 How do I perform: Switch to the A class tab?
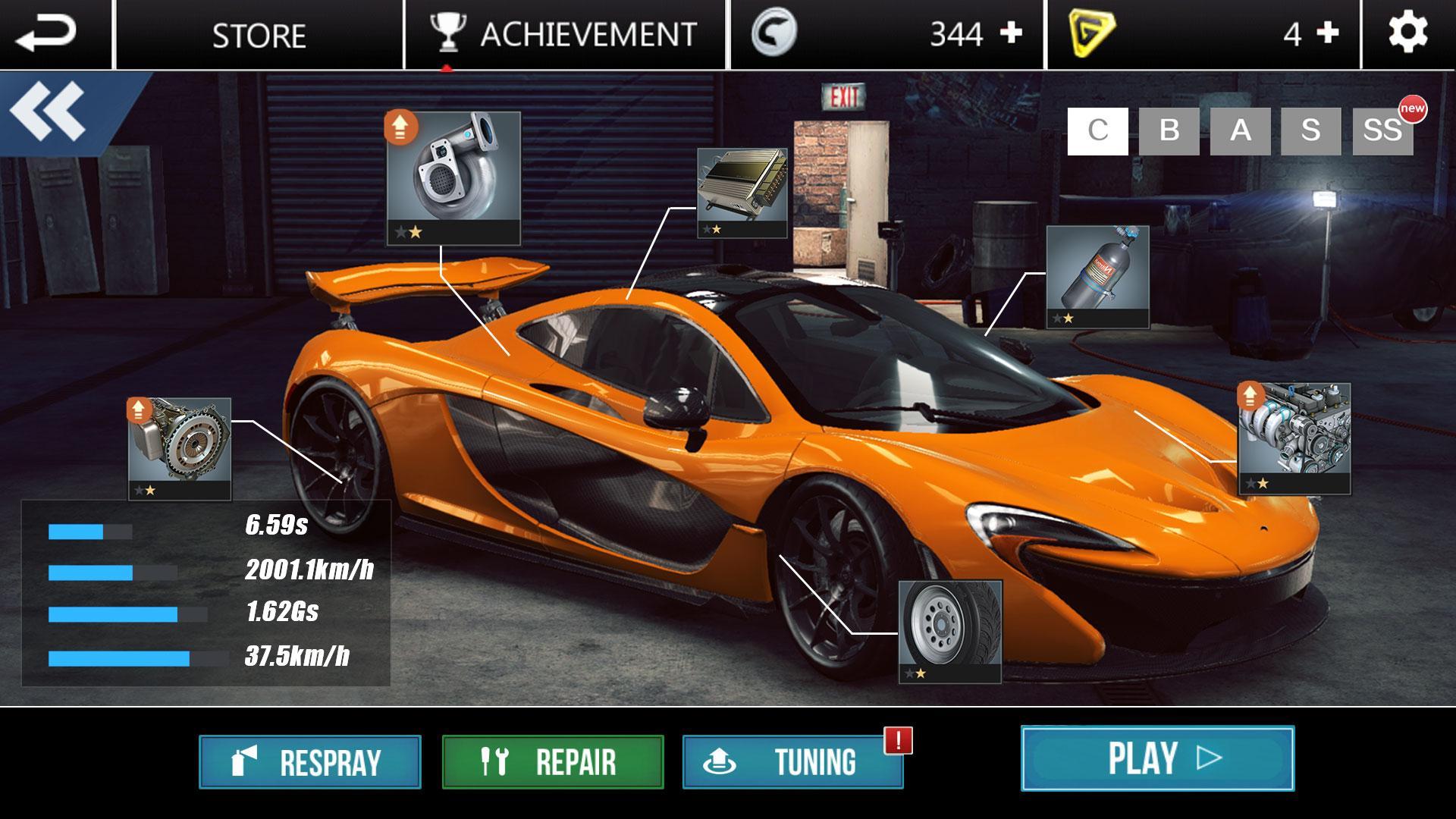pos(1240,131)
